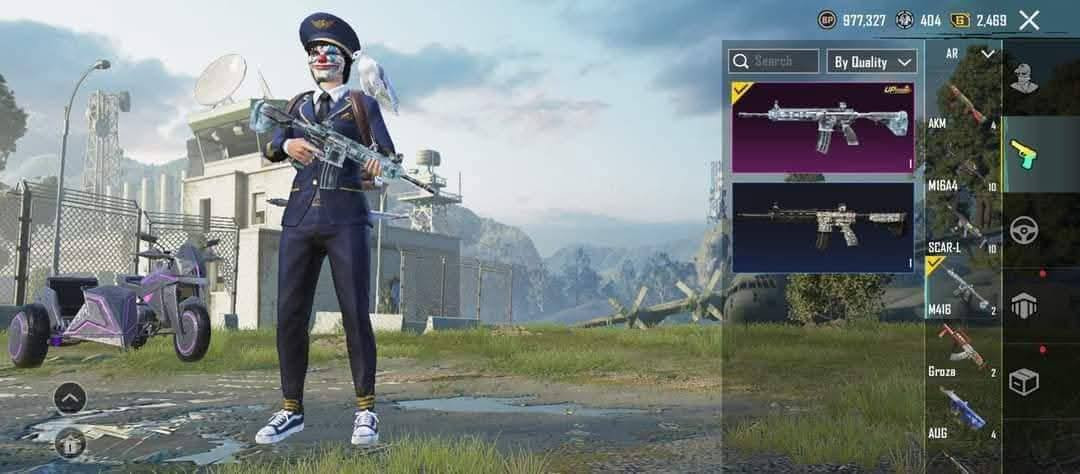Viewport: 1080px width, 474px height.
Task: Select AKM in the weapon list
Action: coord(962,106)
